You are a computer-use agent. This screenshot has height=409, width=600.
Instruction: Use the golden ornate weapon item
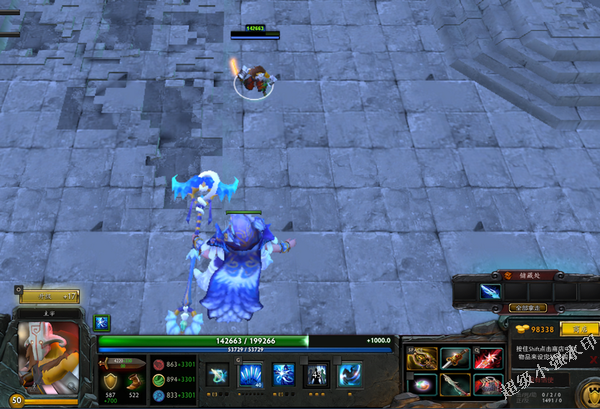(x=423, y=358)
